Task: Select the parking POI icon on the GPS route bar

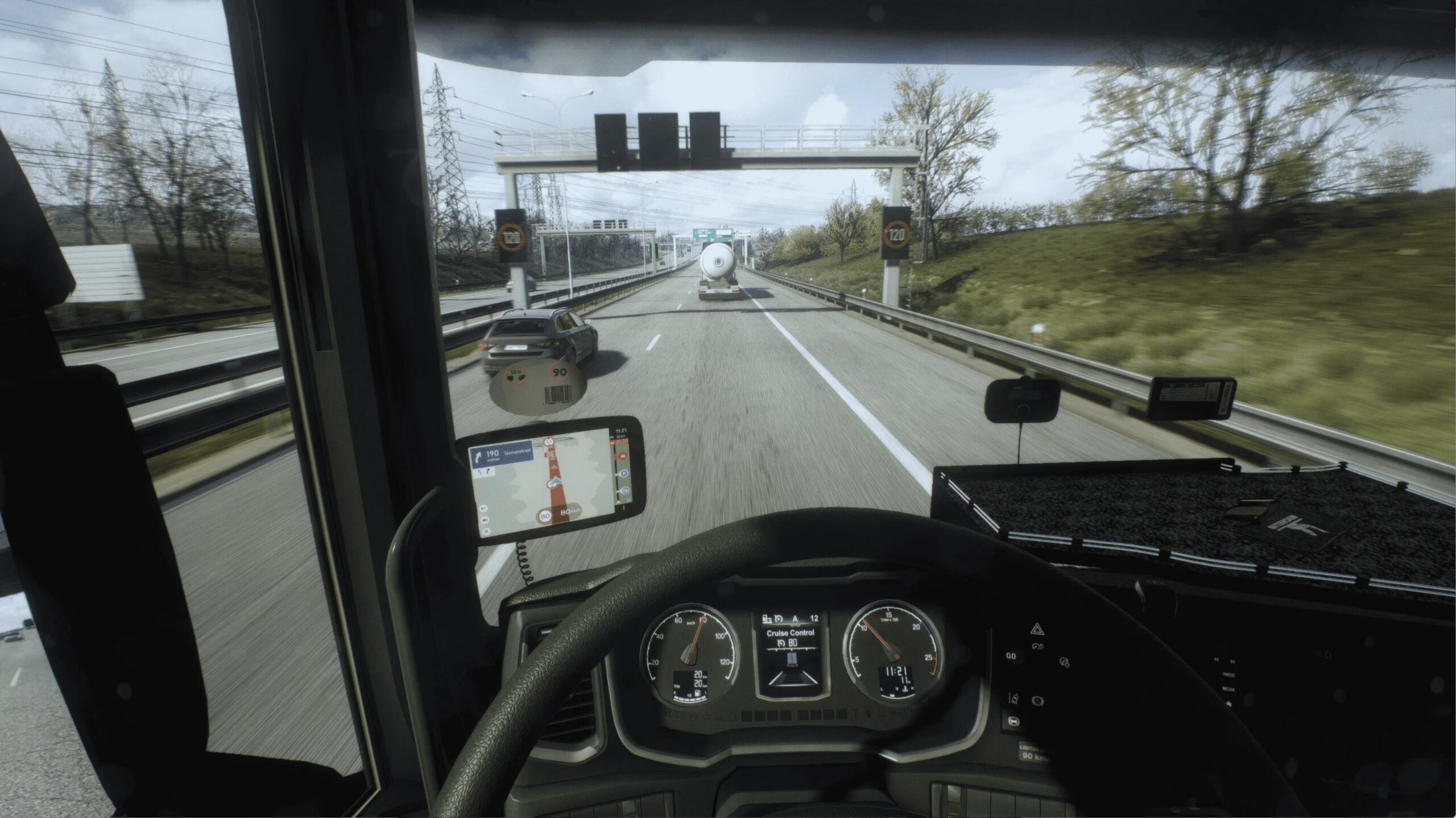Action: click(x=623, y=474)
